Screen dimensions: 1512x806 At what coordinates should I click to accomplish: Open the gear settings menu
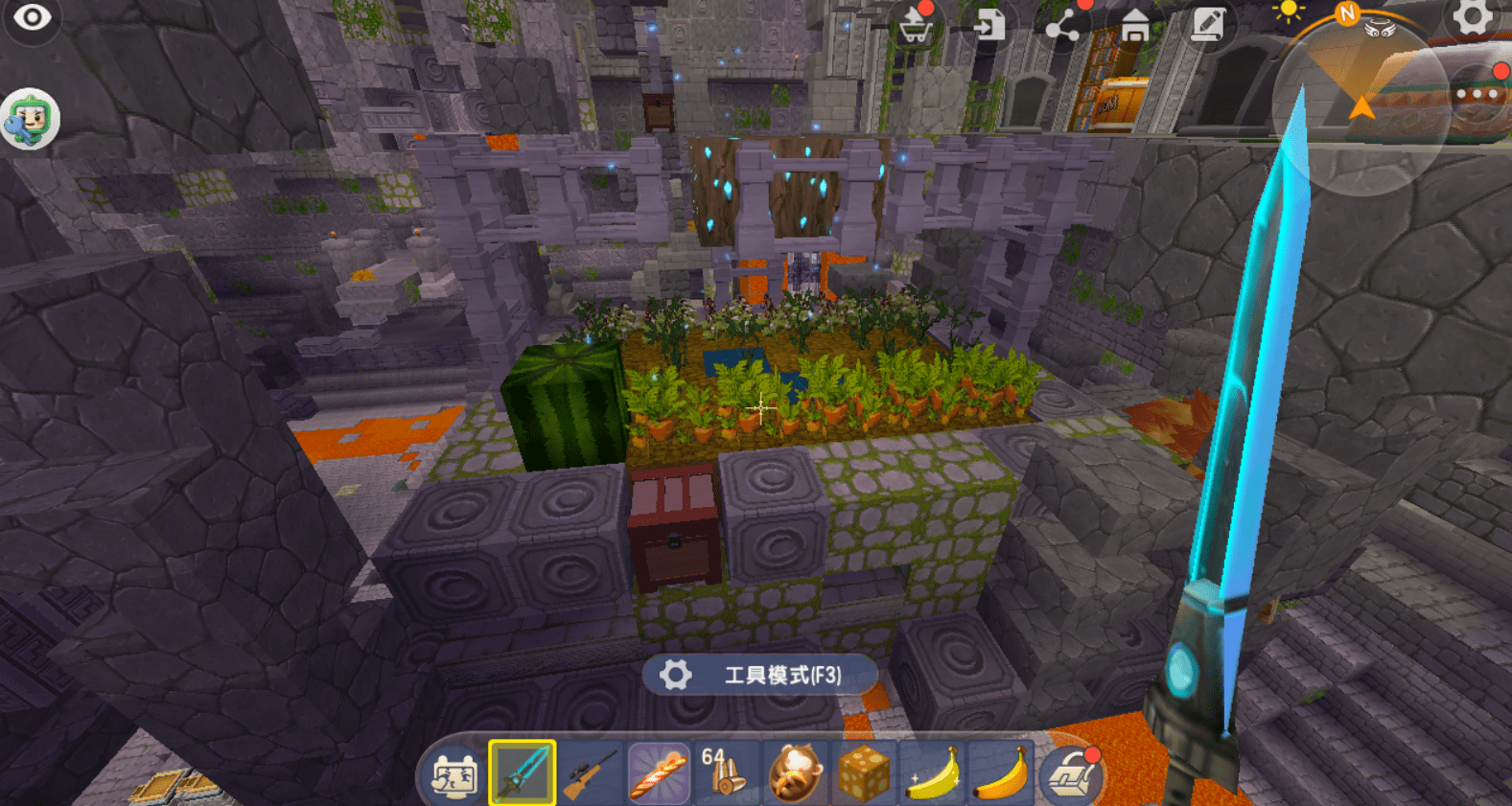tap(1472, 16)
